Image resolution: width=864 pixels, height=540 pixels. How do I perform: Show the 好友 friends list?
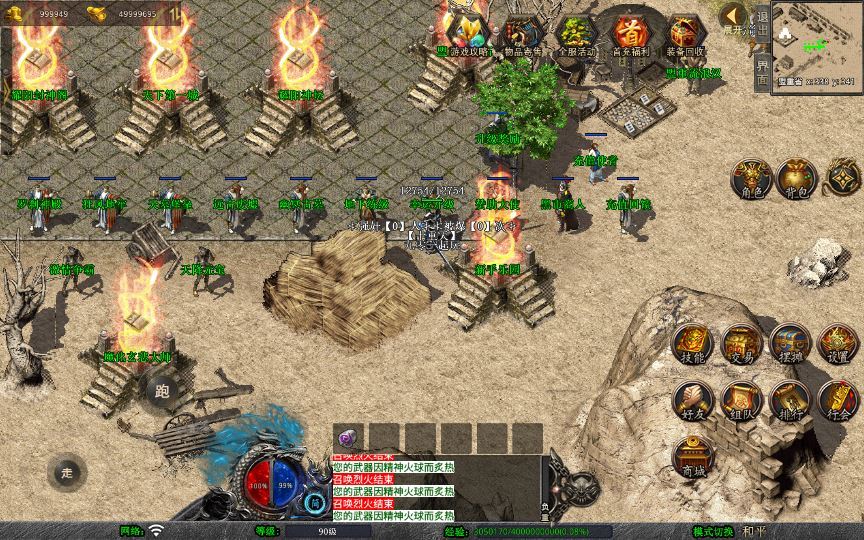(x=692, y=400)
